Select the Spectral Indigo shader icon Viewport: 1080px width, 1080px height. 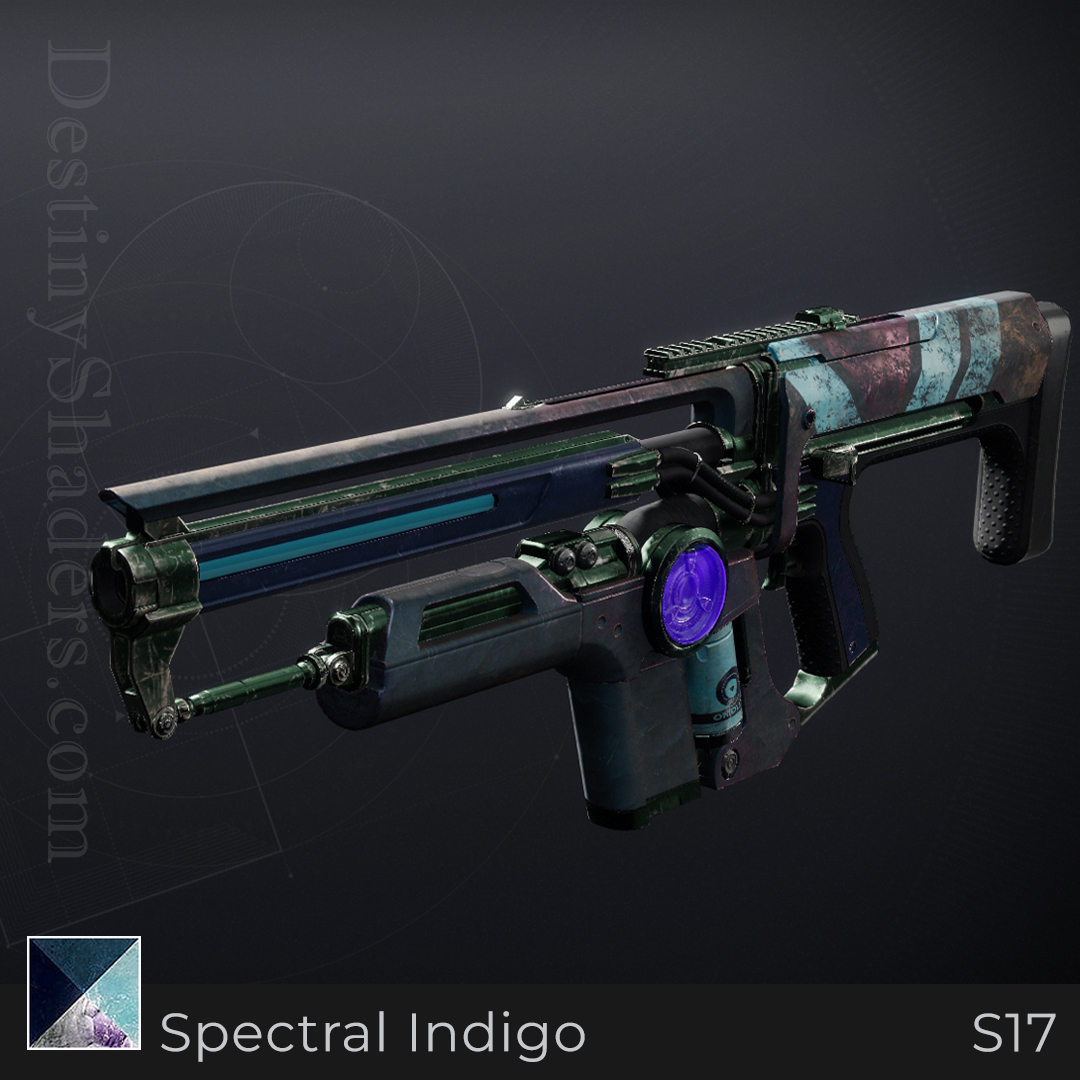click(x=84, y=992)
